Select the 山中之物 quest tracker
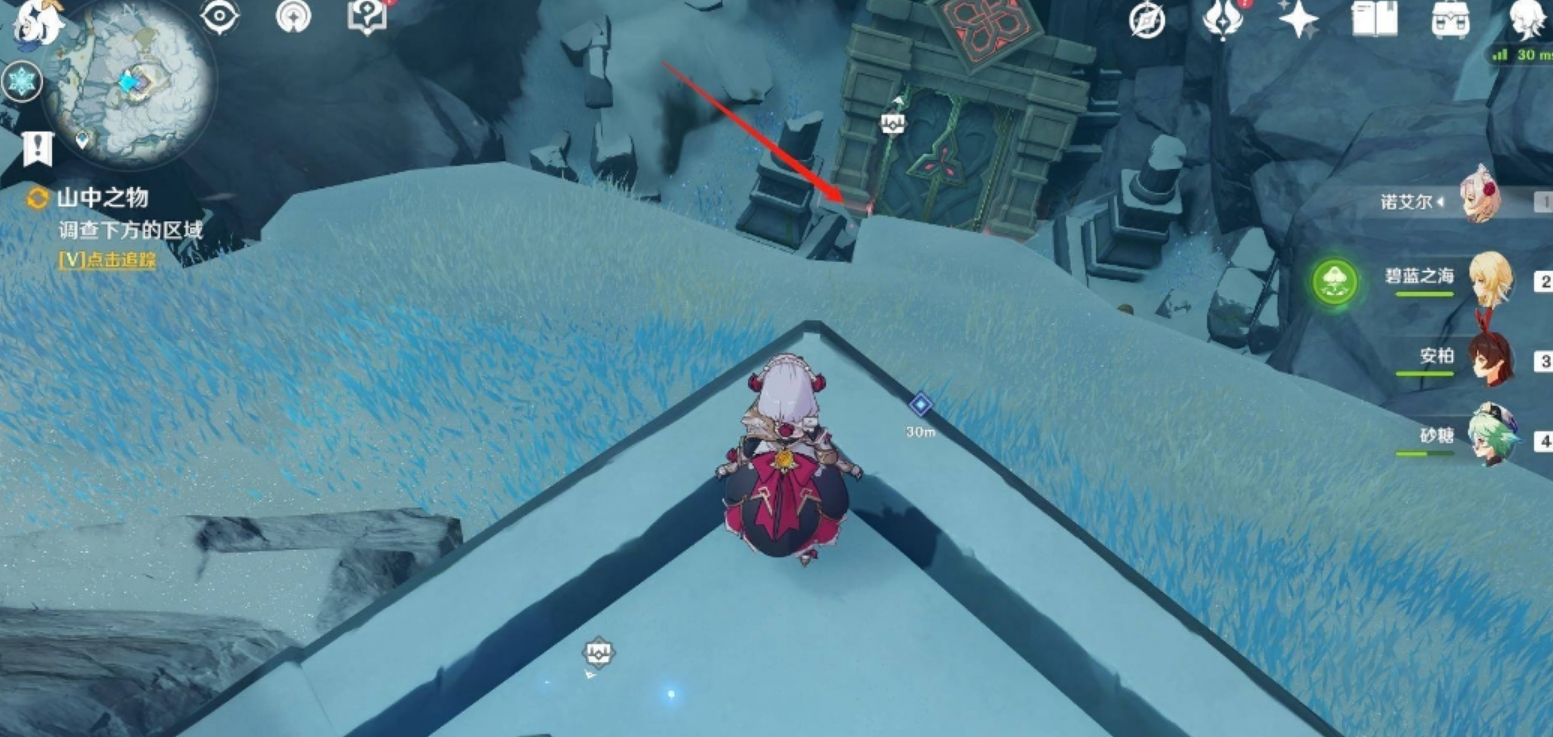Image resolution: width=1553 pixels, height=737 pixels. click(103, 198)
